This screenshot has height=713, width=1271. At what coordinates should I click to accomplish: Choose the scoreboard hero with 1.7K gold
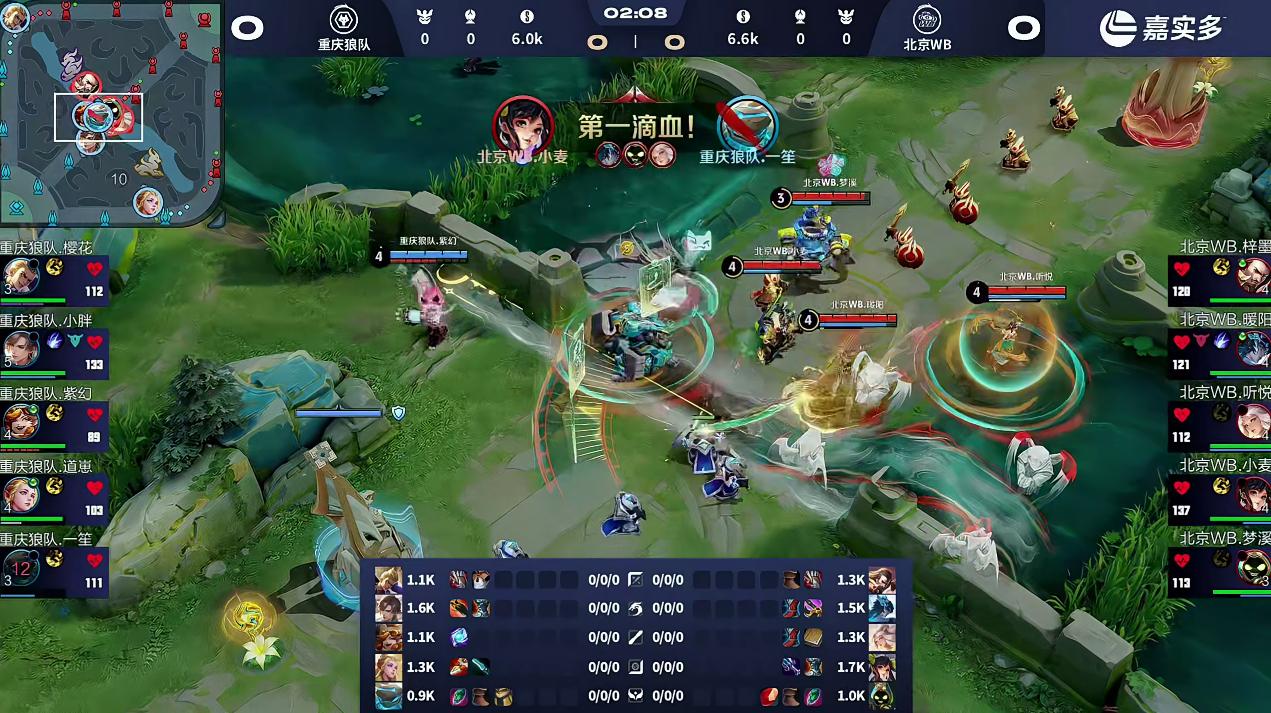881,666
